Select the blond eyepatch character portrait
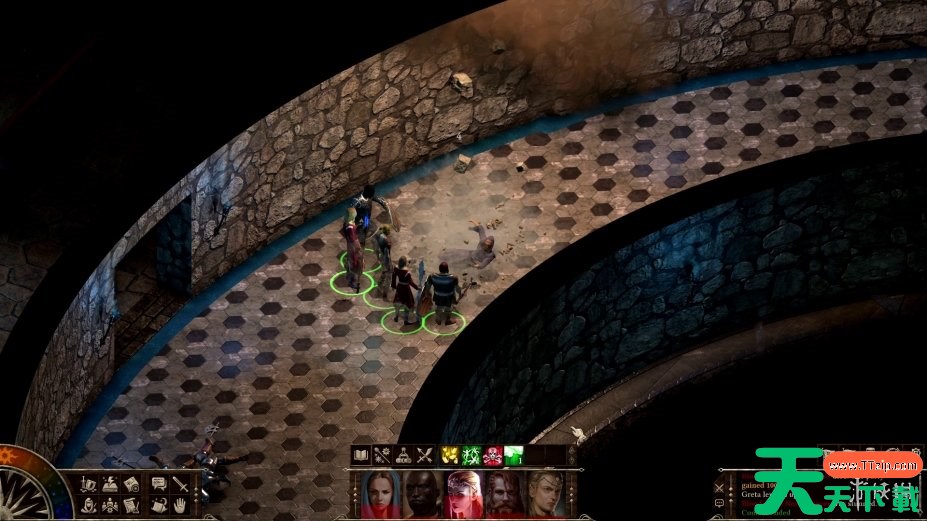Image resolution: width=927 pixels, height=521 pixels. (546, 494)
